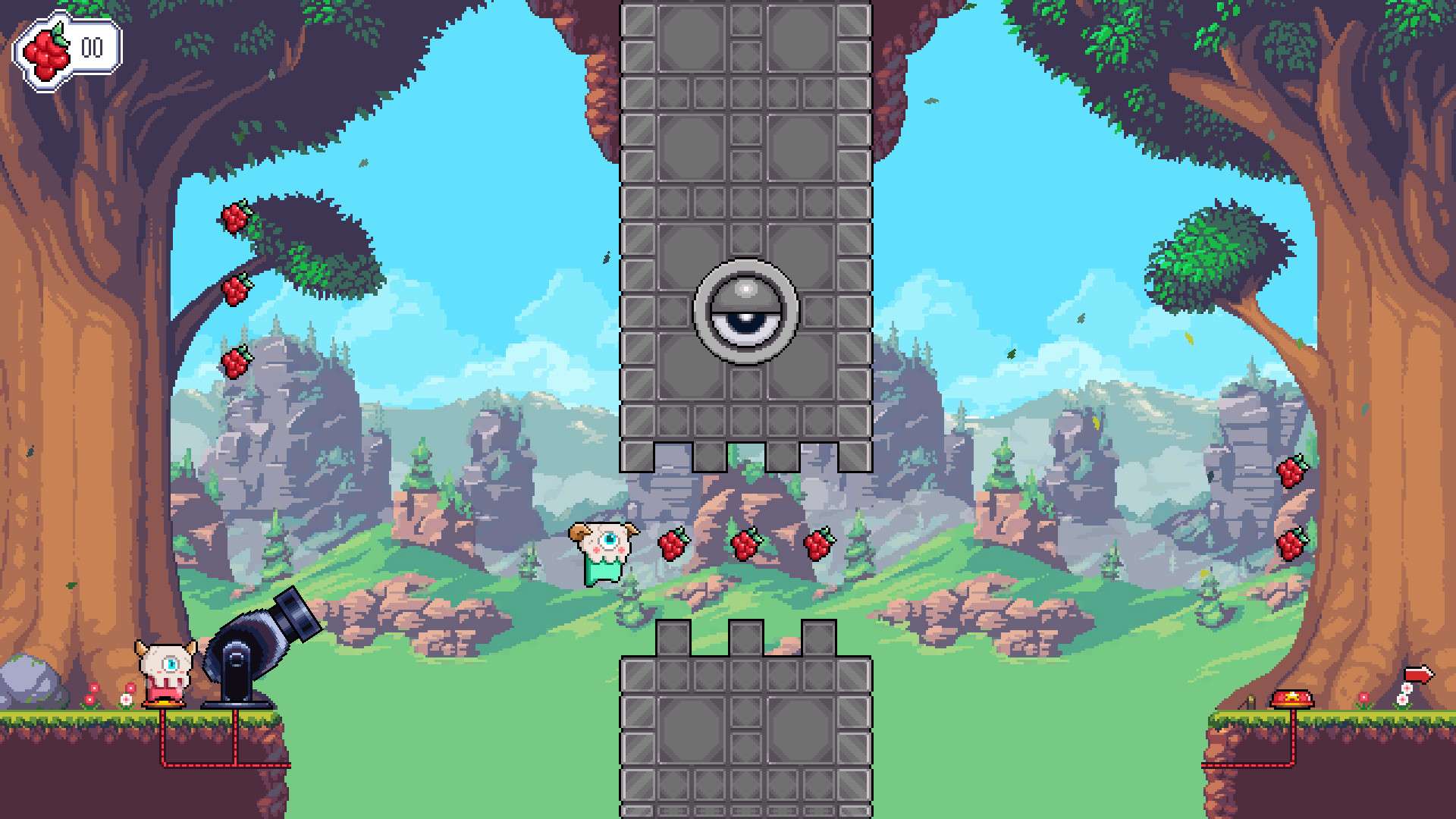1456x819 pixels.
Task: Click the giant eye on the stone tower
Action: tap(745, 312)
